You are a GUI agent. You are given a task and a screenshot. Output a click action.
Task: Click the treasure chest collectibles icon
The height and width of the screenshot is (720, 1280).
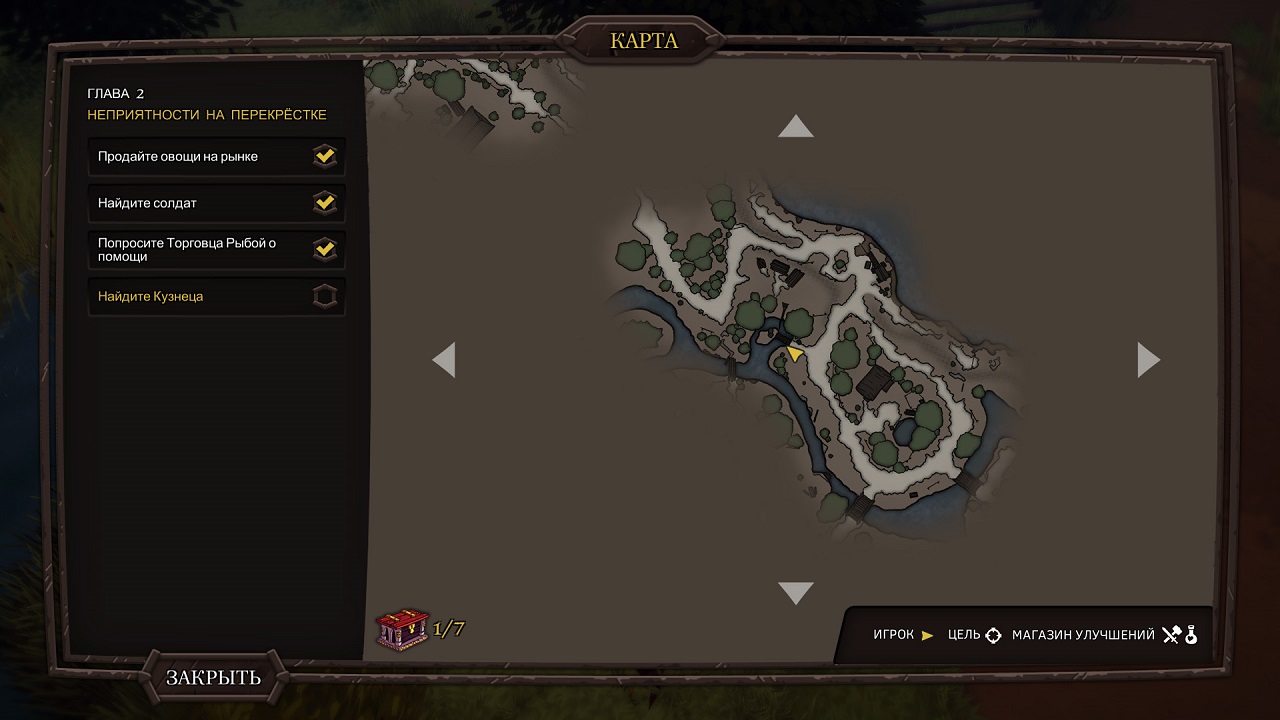pos(402,629)
